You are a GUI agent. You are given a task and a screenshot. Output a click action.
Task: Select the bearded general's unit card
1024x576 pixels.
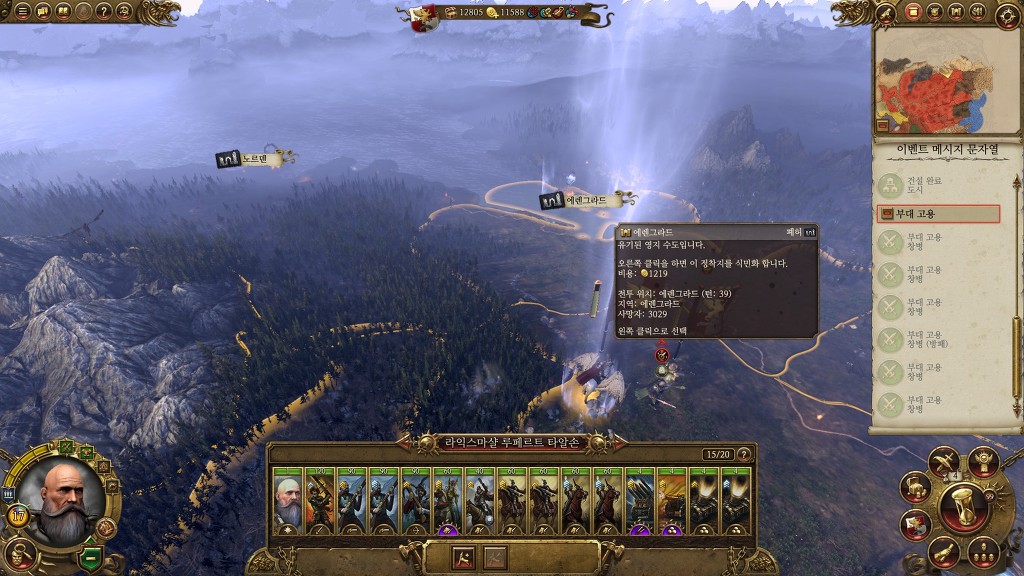click(288, 497)
